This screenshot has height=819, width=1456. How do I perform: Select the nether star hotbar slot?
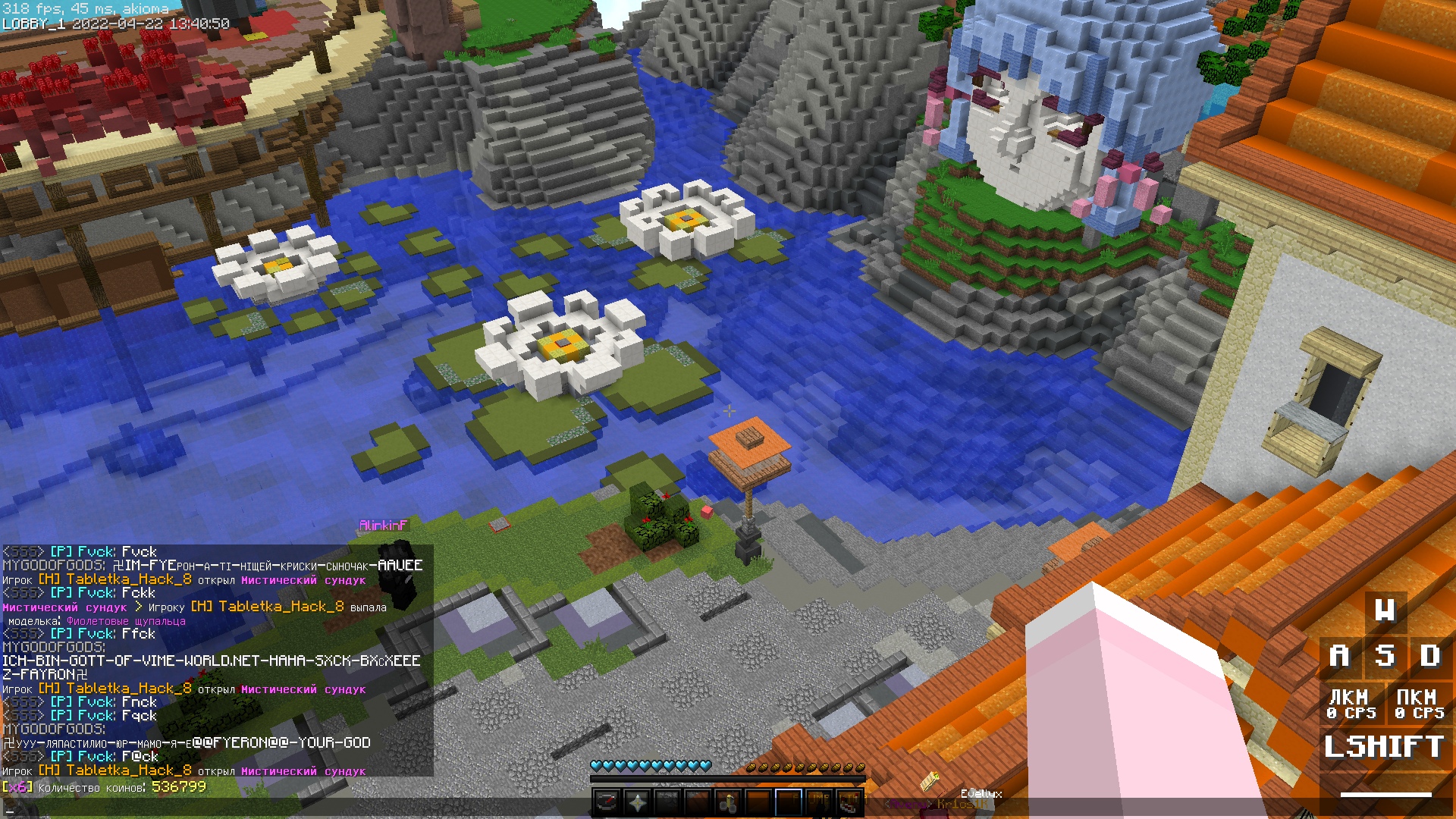pyautogui.click(x=637, y=802)
